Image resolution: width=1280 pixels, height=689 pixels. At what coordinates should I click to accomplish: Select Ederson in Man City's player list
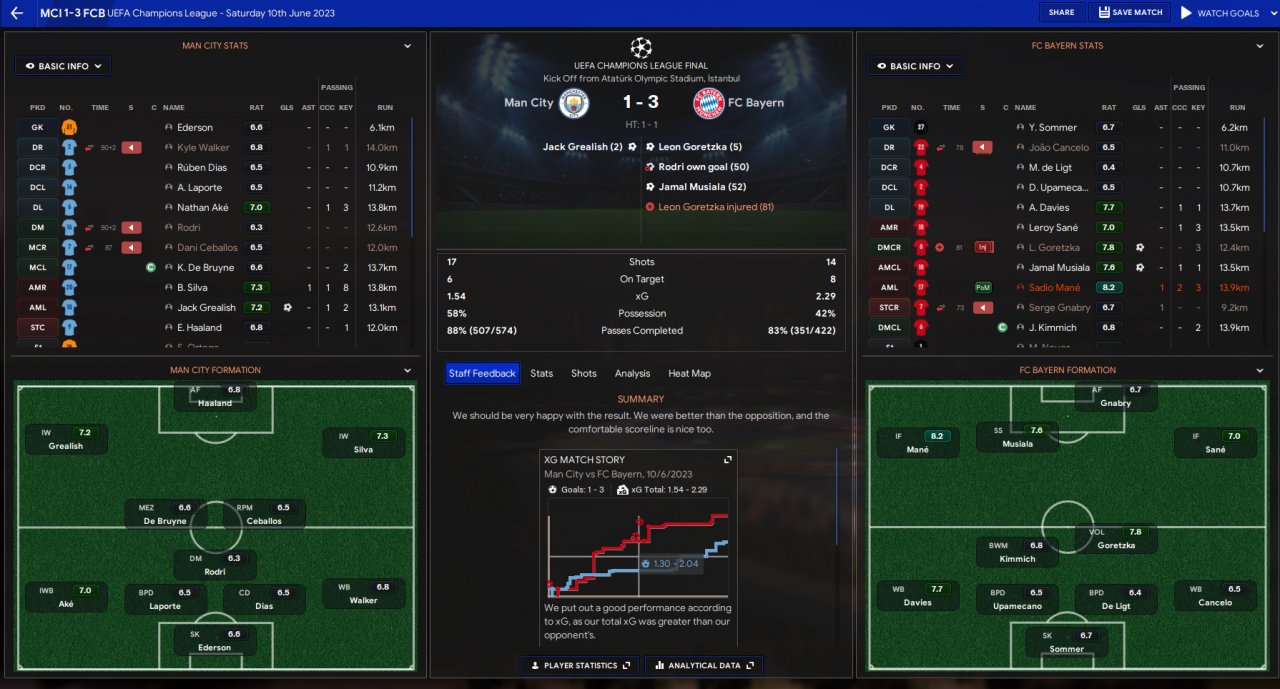[195, 127]
